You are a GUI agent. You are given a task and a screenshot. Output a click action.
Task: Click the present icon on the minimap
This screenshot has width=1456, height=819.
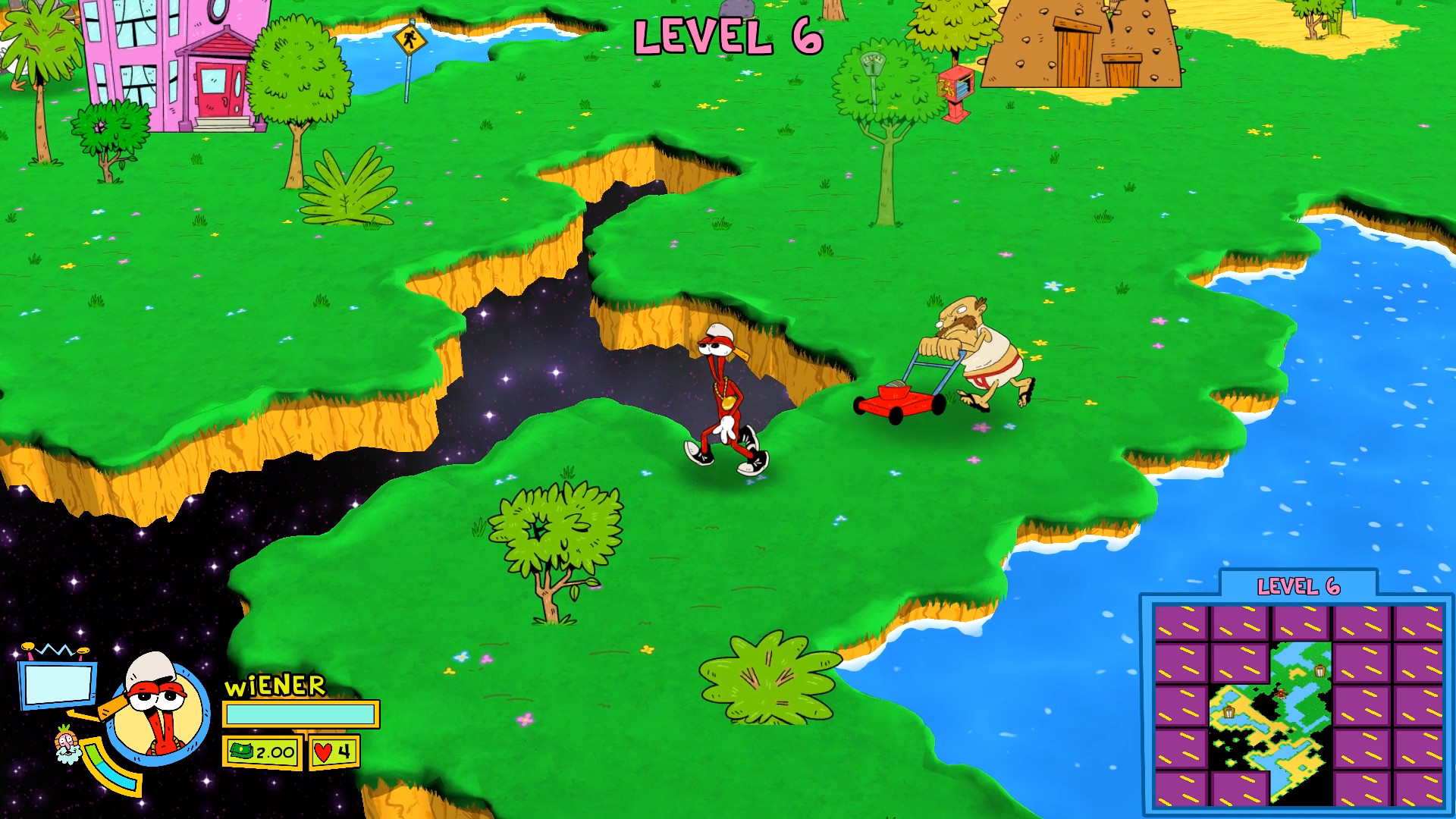[1319, 672]
